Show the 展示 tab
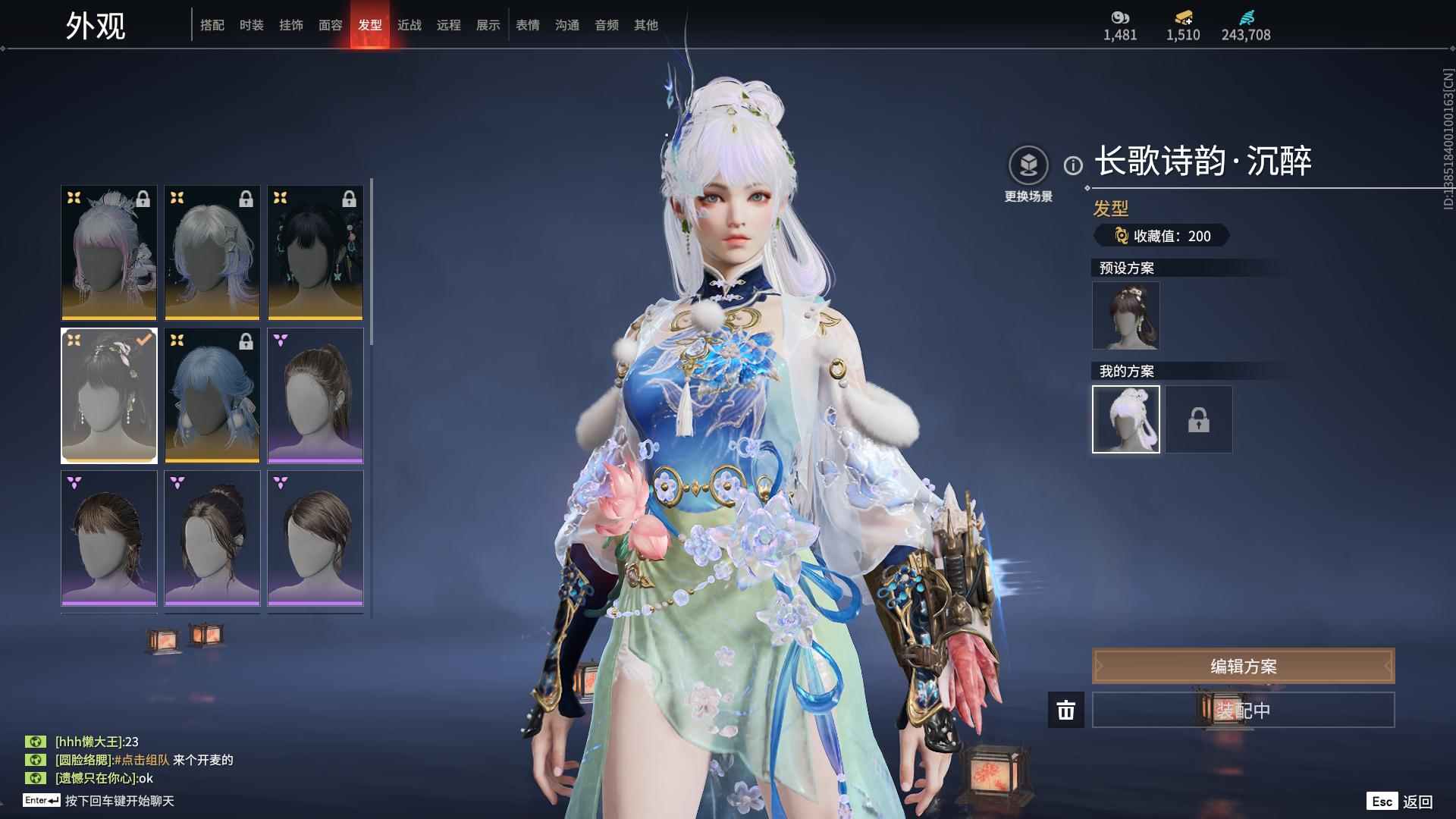Viewport: 1456px width, 819px height. 488,25
